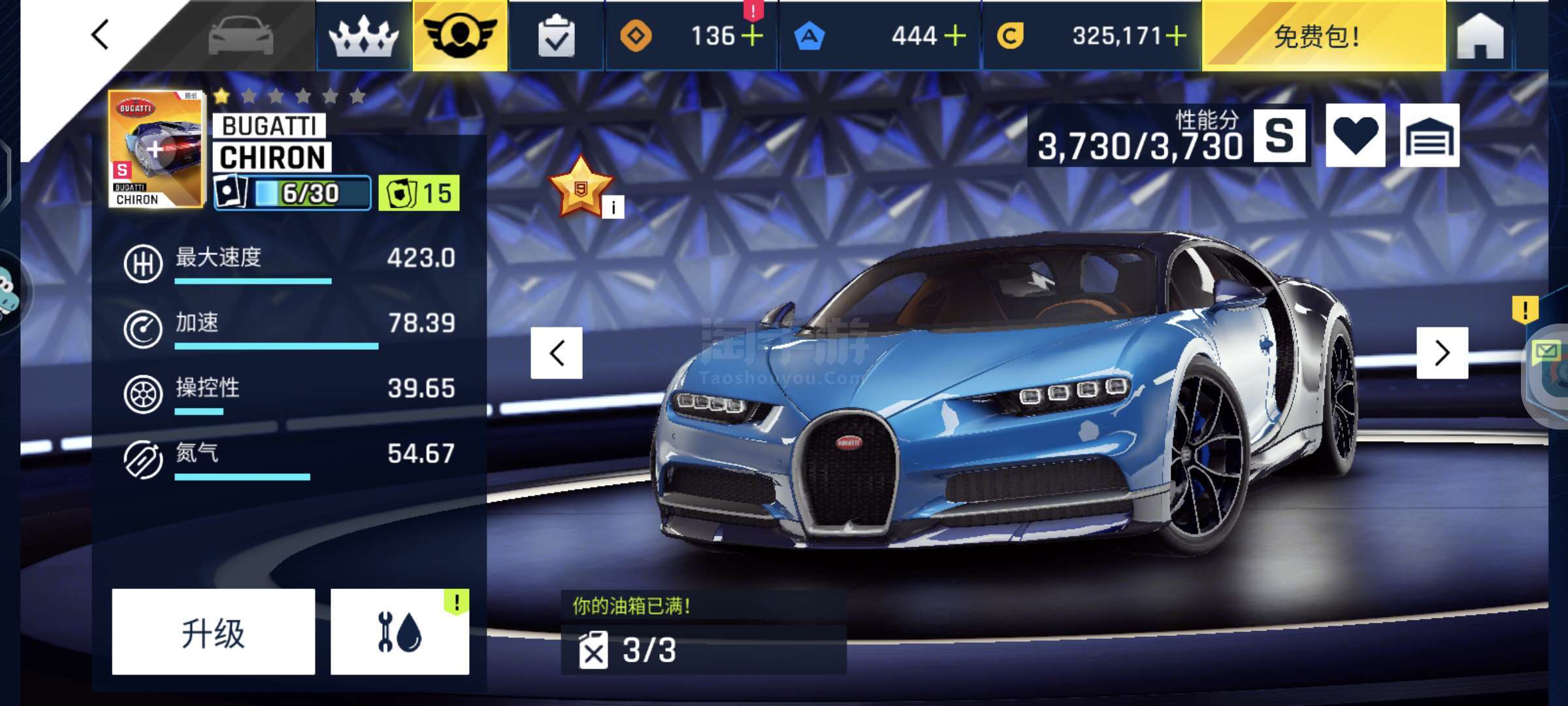Open the clipboard missions tab
This screenshot has height=706, width=1568.
(556, 37)
